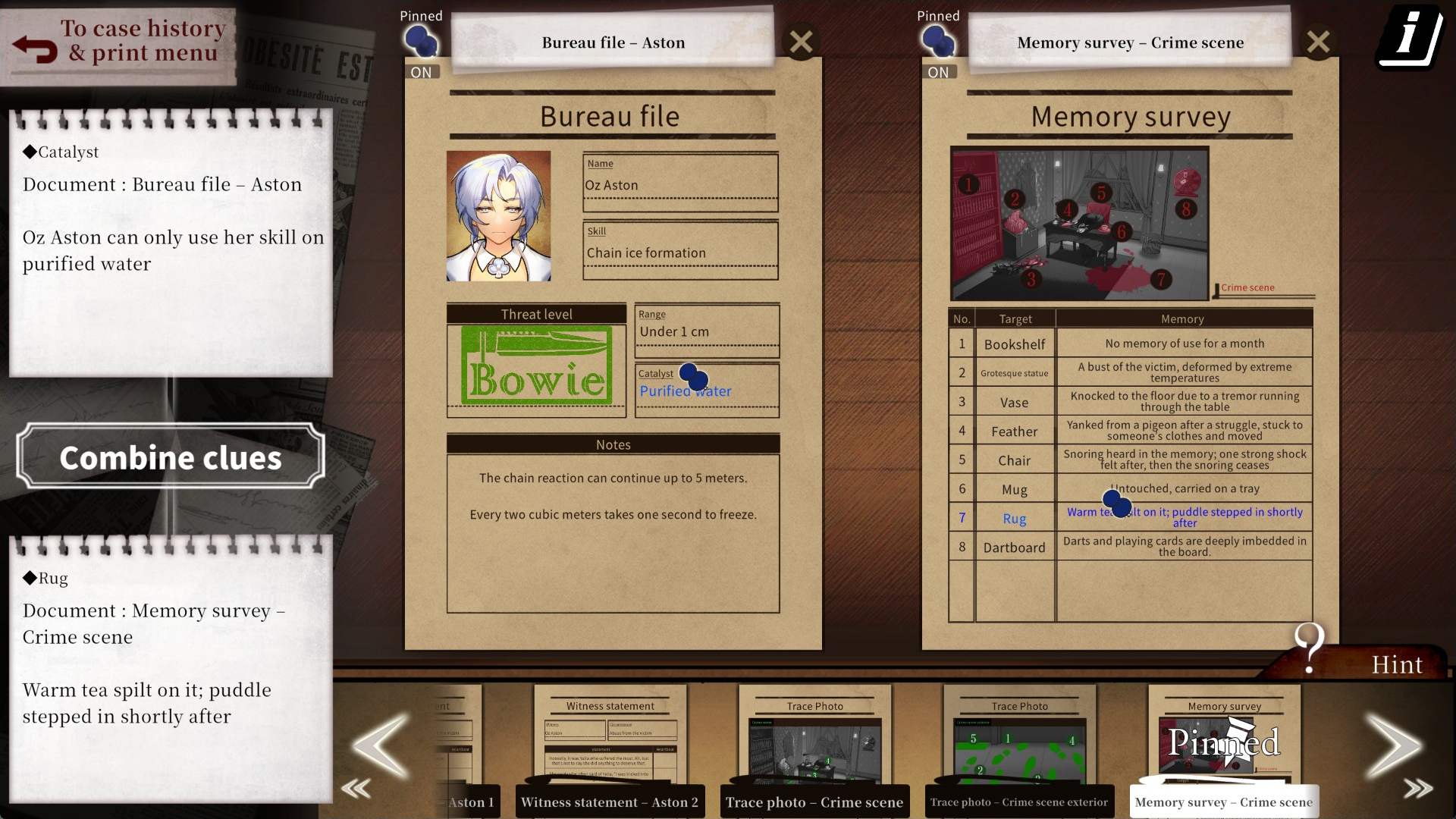Click the Combine clues button
The image size is (1456, 819).
point(171,457)
